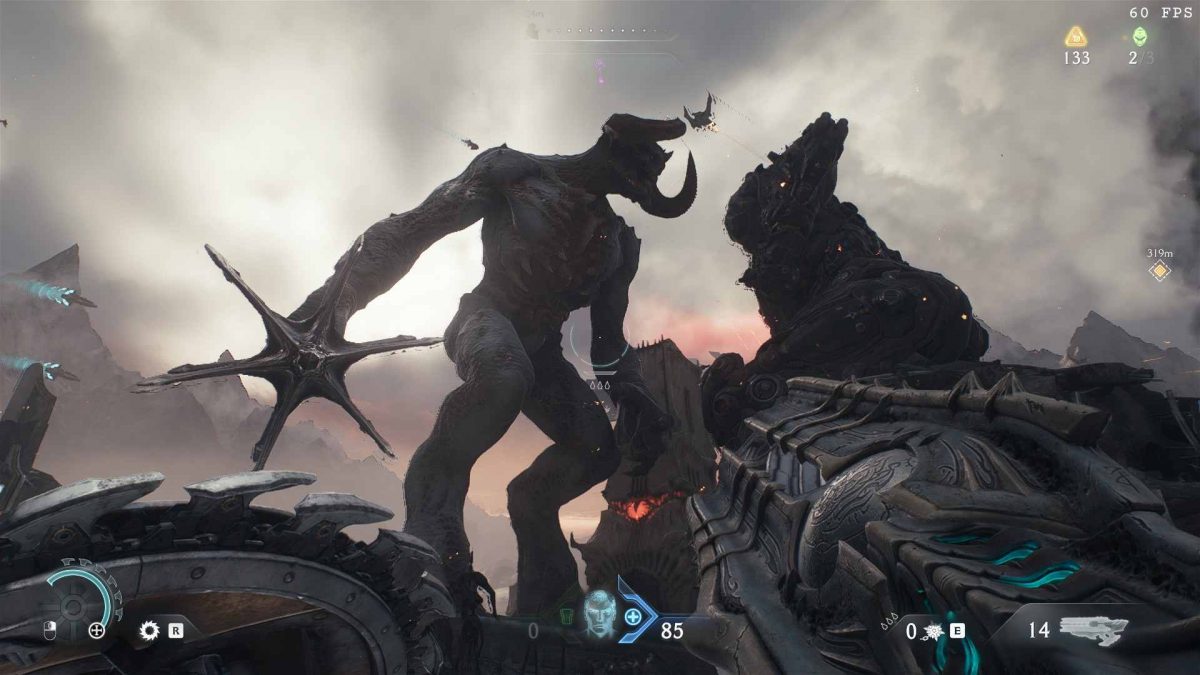Select the blue health cross icon
1200x675 pixels.
coord(633,616)
